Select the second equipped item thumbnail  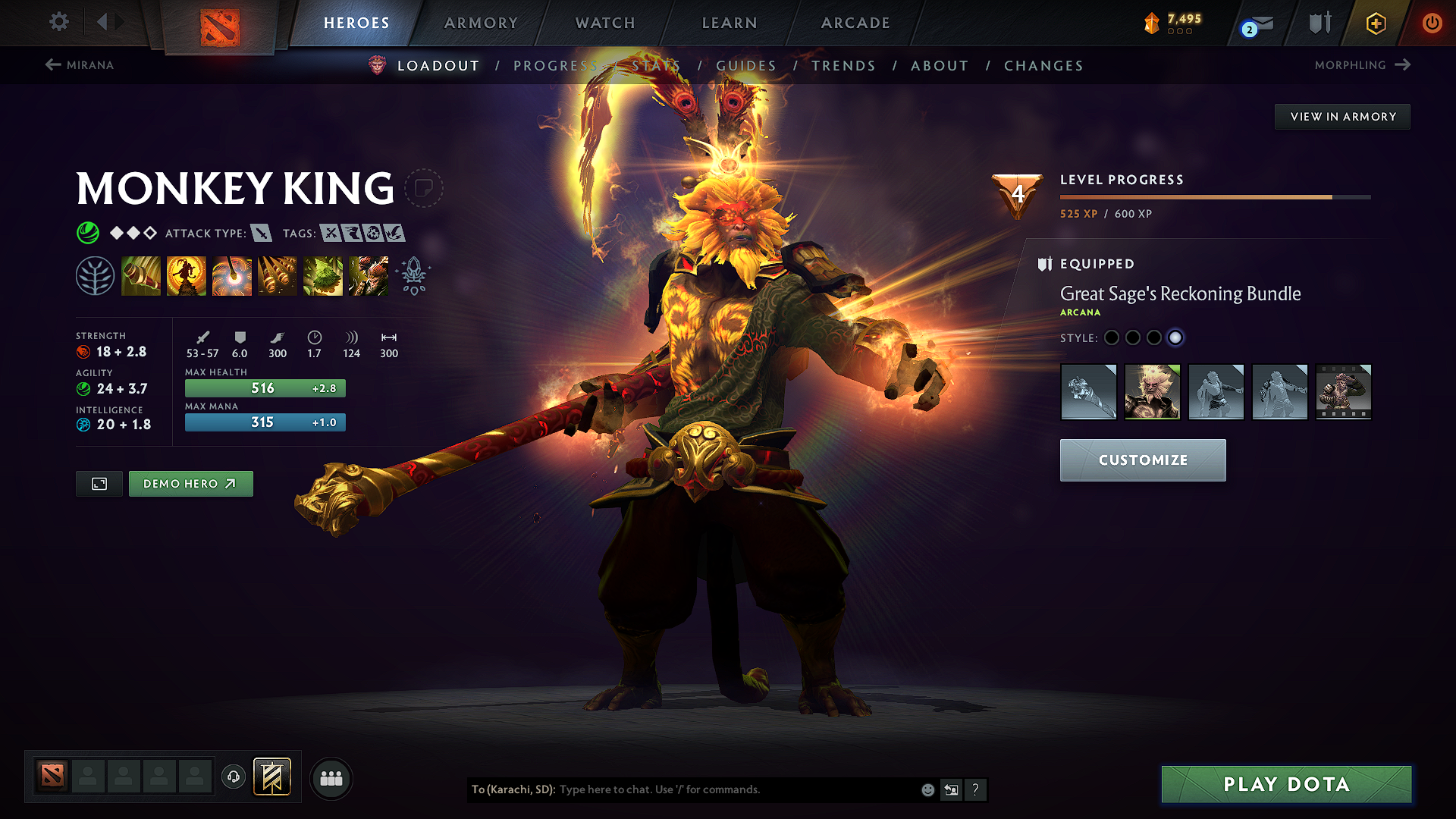point(1152,392)
